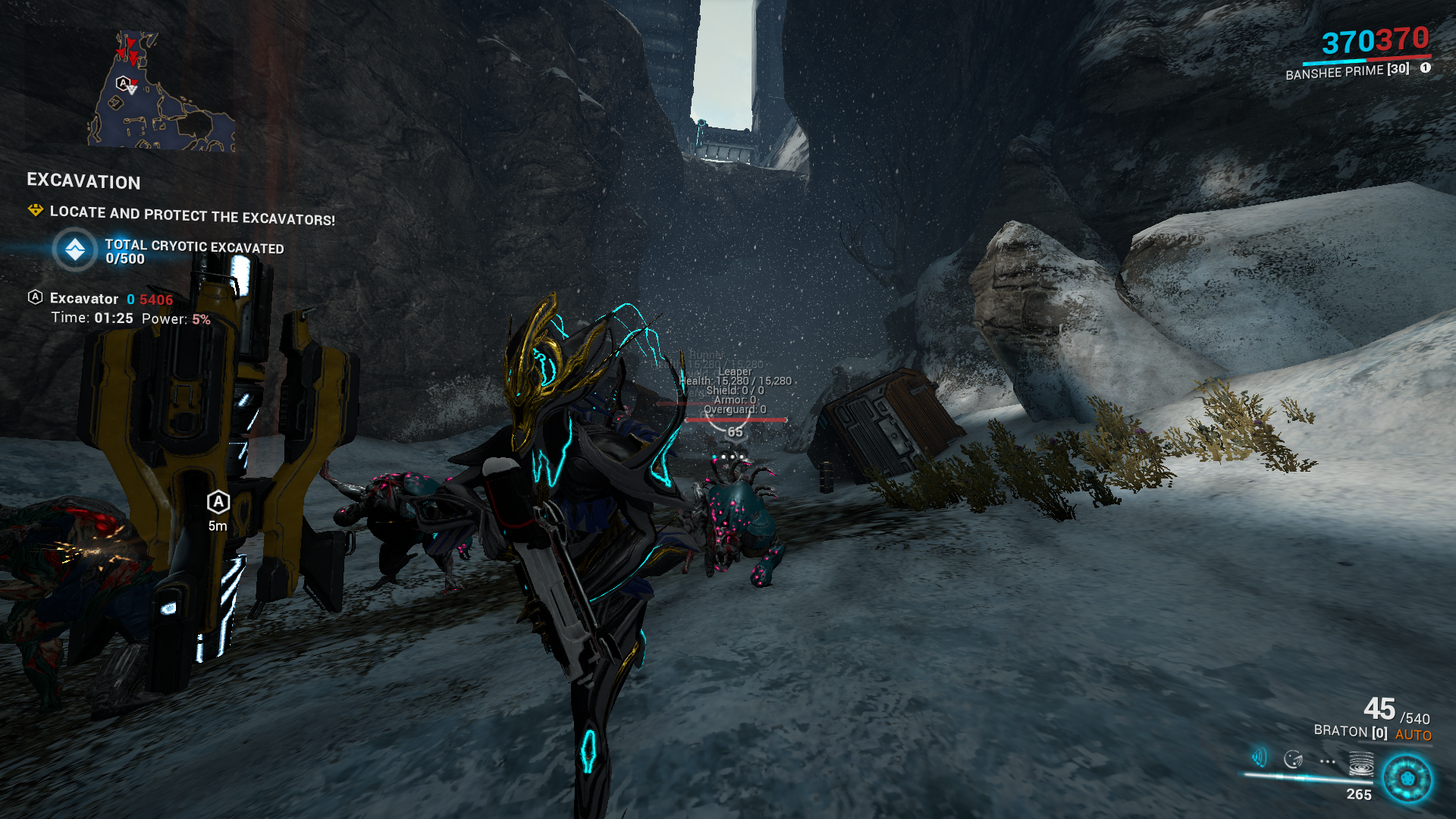Click the glowing circular energy orb icon

click(x=1407, y=779)
